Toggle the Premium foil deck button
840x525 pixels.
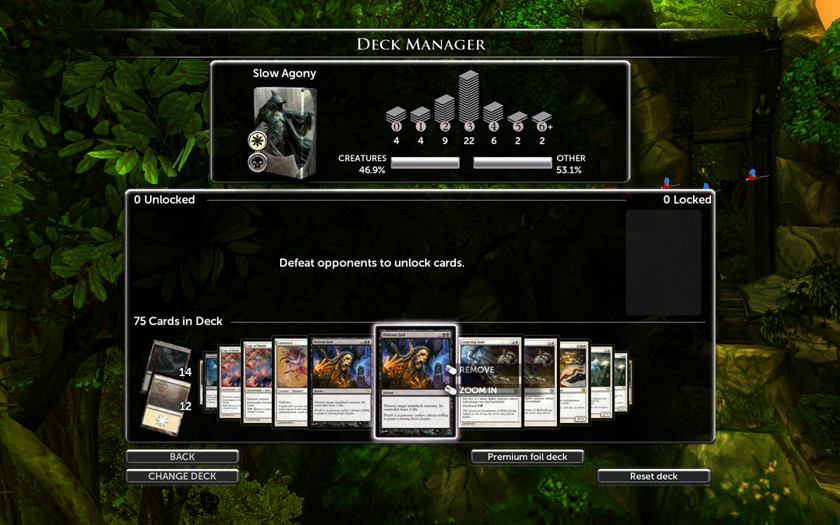coord(527,457)
